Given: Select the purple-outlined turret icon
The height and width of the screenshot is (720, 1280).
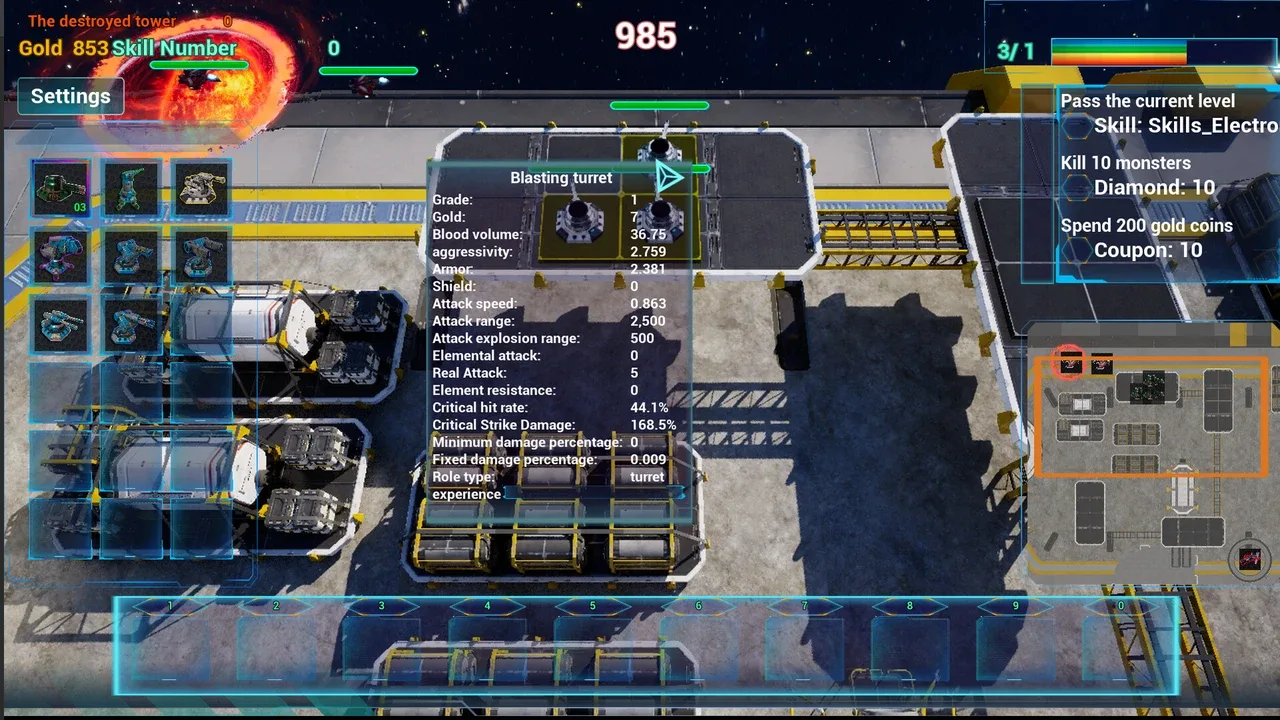Looking at the screenshot, I should [x=61, y=256].
